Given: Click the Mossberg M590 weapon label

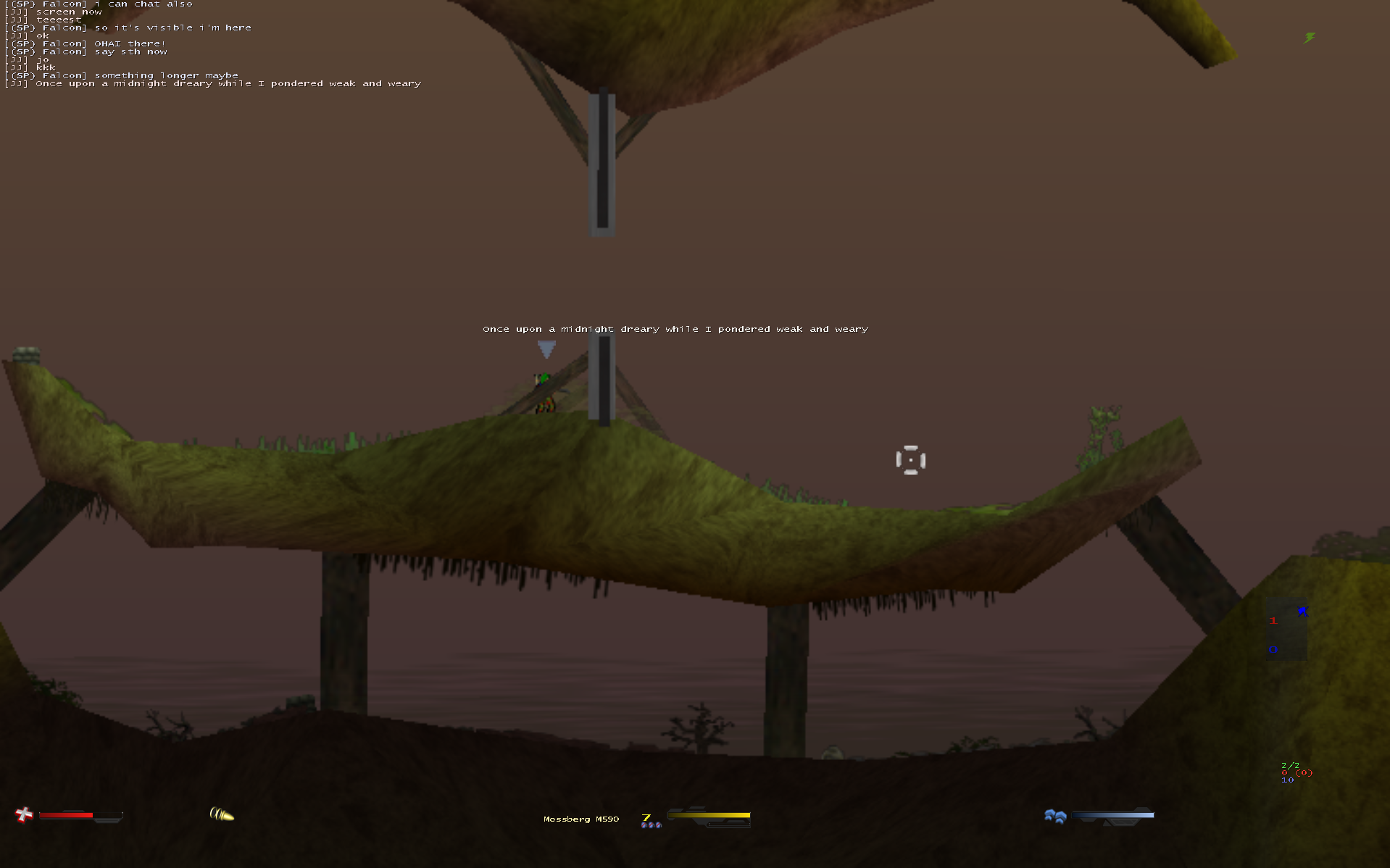Looking at the screenshot, I should tap(580, 819).
